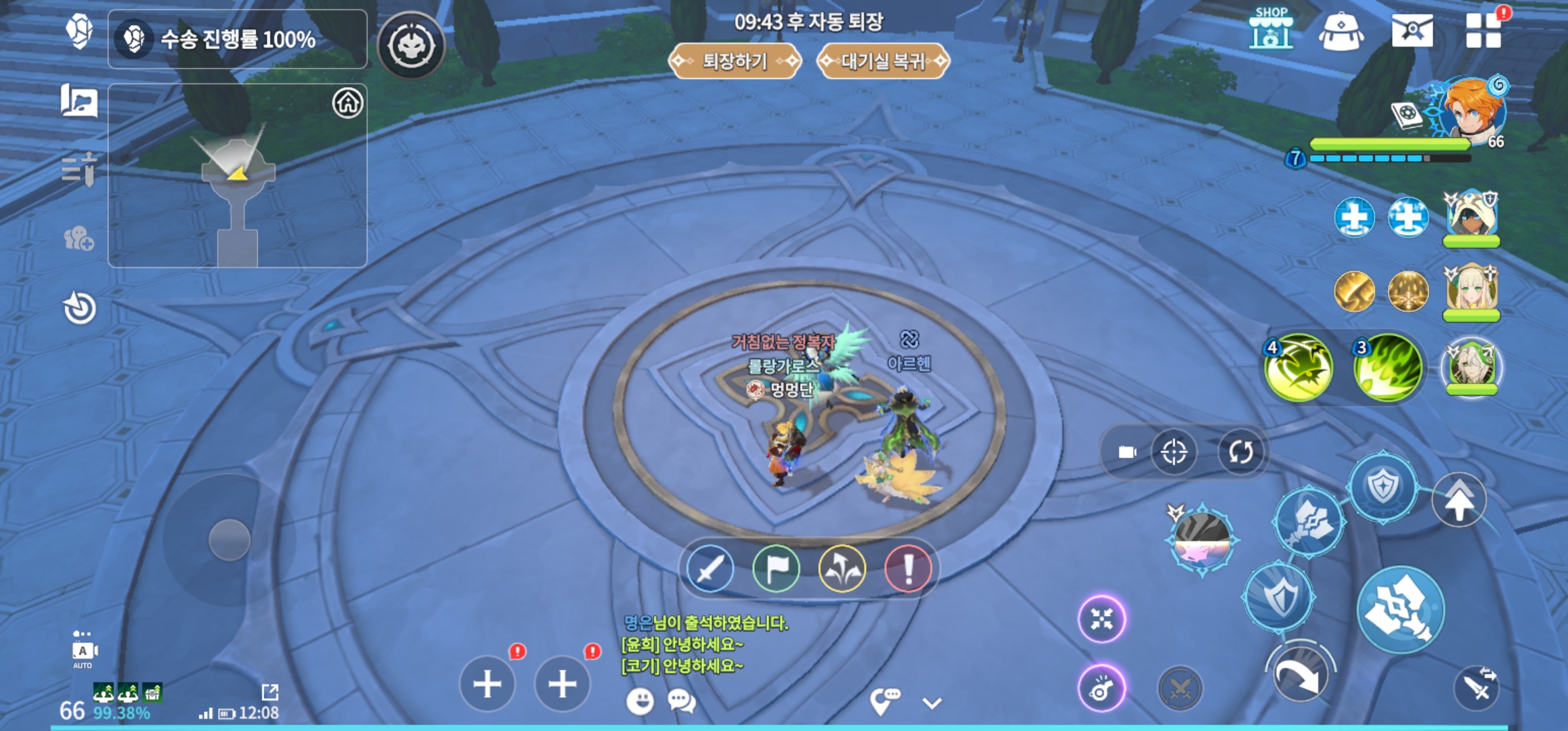Open the emoji smiley button
The image size is (1568, 731).
(640, 701)
